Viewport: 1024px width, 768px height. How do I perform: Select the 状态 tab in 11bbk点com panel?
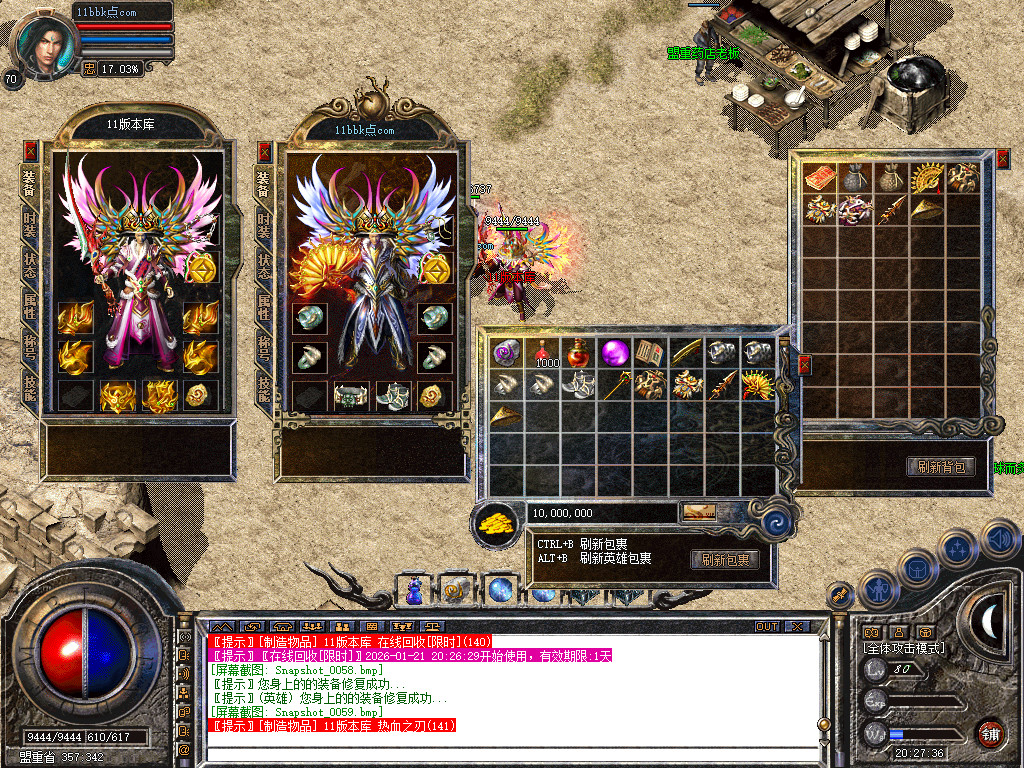tap(265, 266)
